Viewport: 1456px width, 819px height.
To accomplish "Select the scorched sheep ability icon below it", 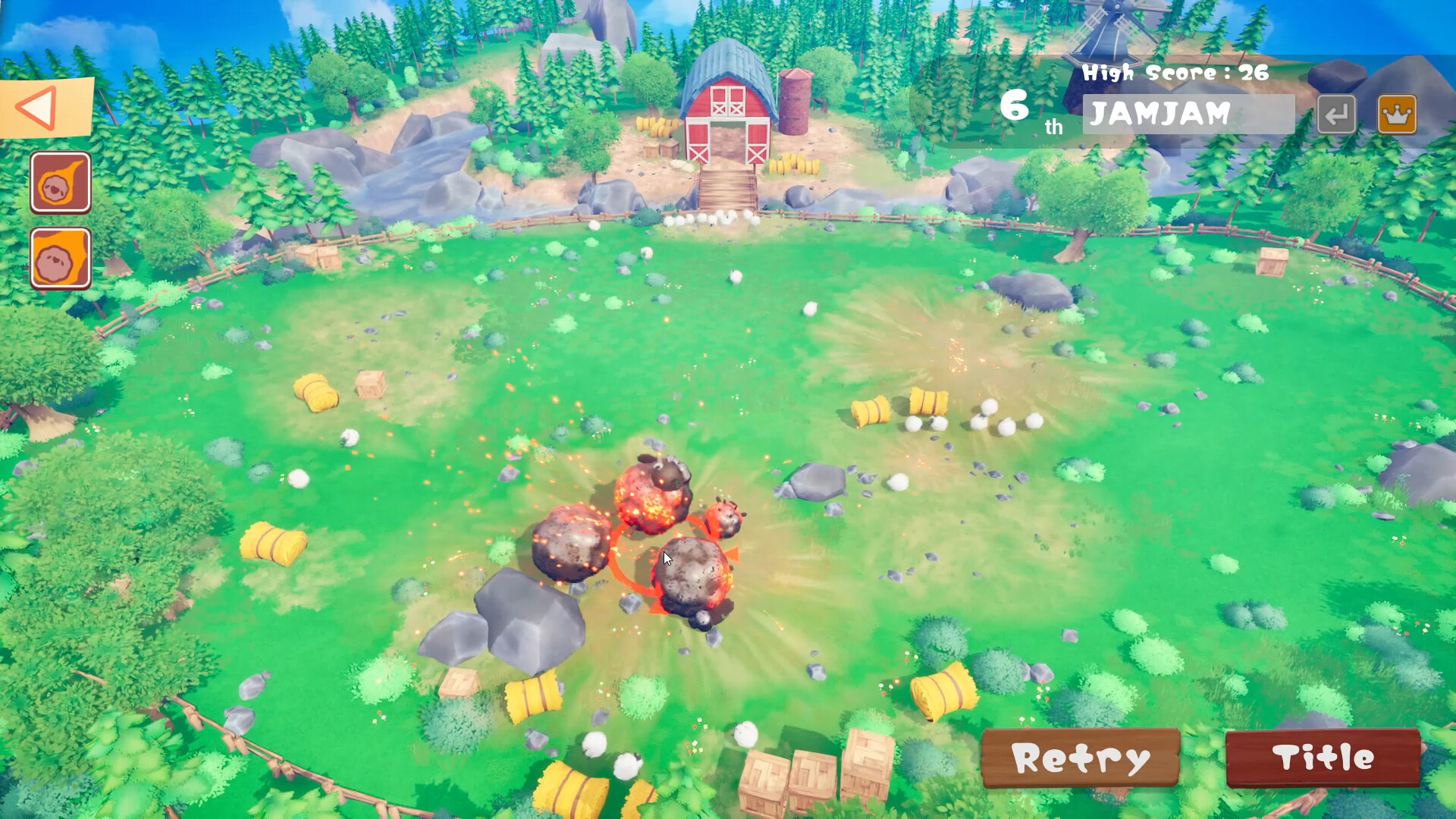I will (x=60, y=258).
